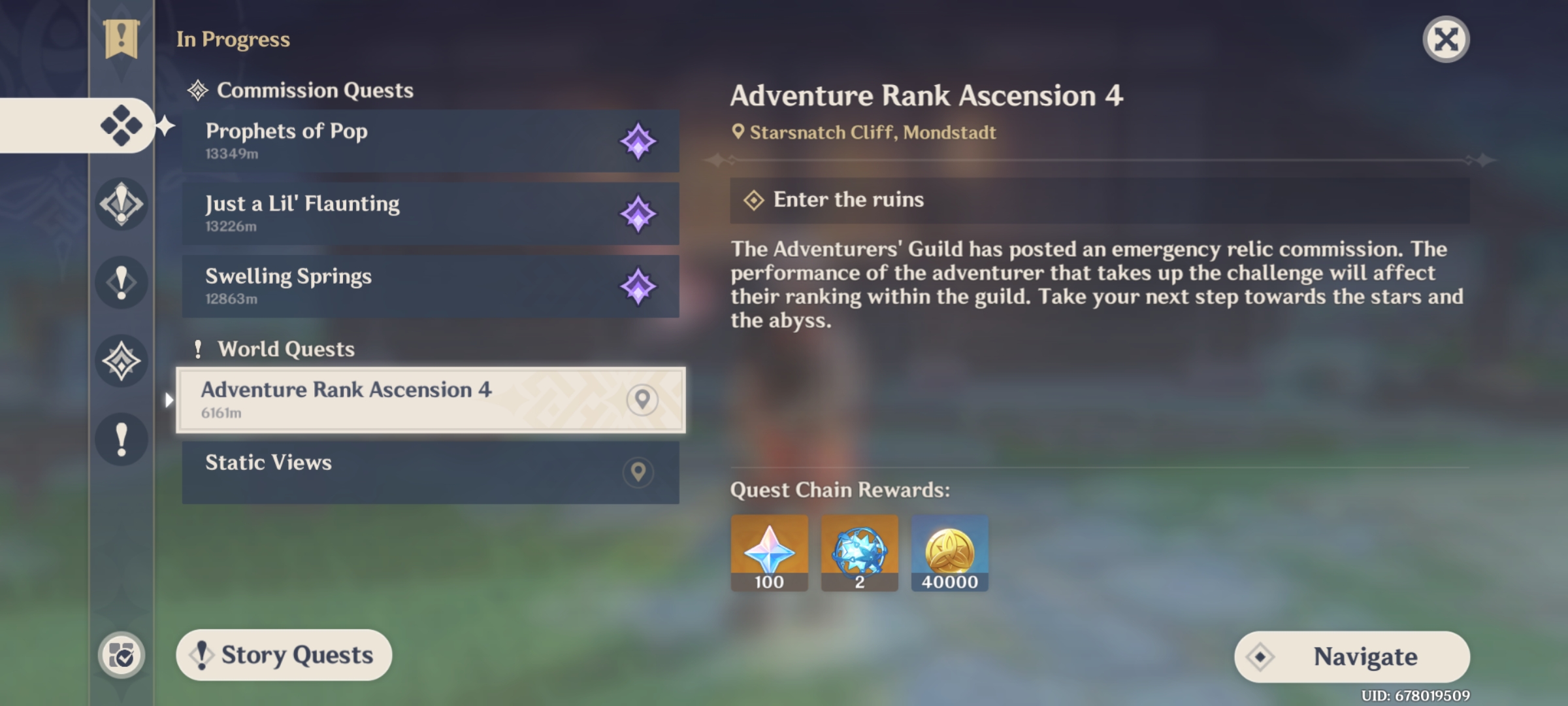Select the World Quests exclamation sidebar icon
The height and width of the screenshot is (706, 1568).
(x=121, y=284)
